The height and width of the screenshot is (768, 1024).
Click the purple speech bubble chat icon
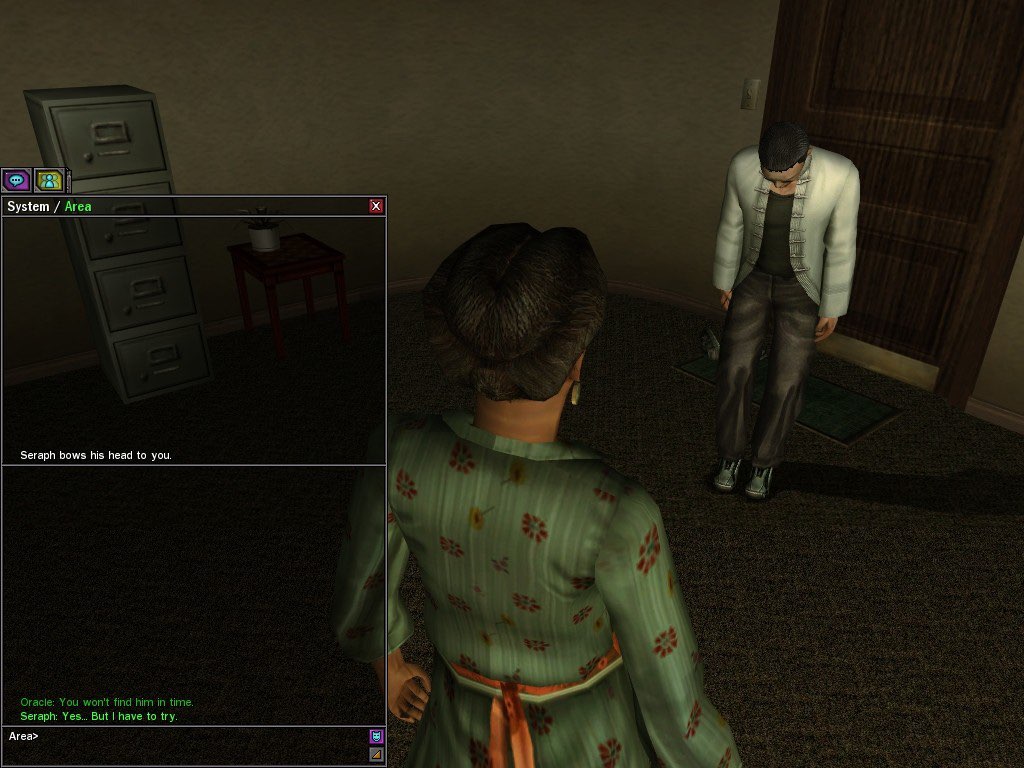(16, 181)
